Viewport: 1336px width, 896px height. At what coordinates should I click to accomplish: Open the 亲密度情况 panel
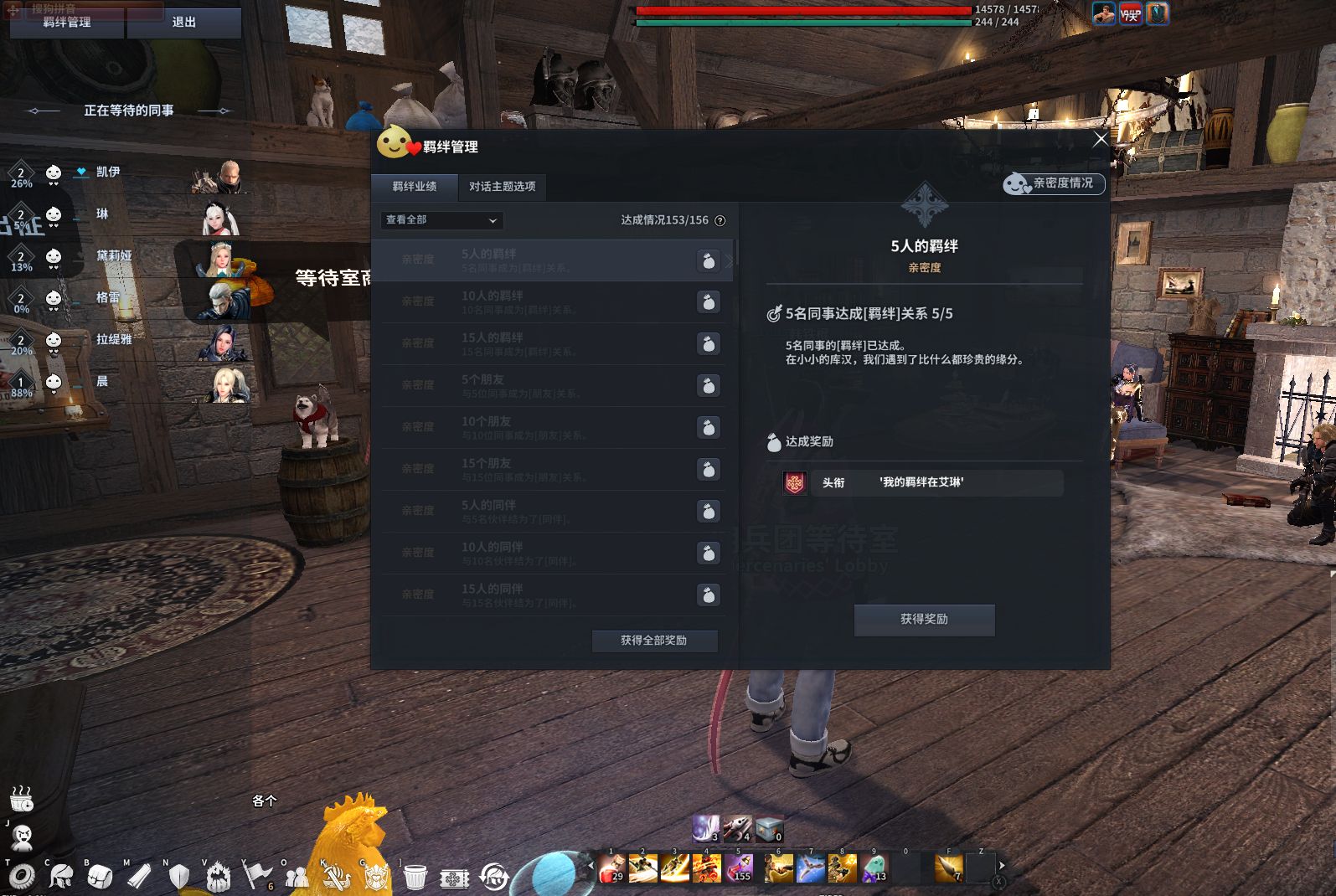pos(1054,183)
